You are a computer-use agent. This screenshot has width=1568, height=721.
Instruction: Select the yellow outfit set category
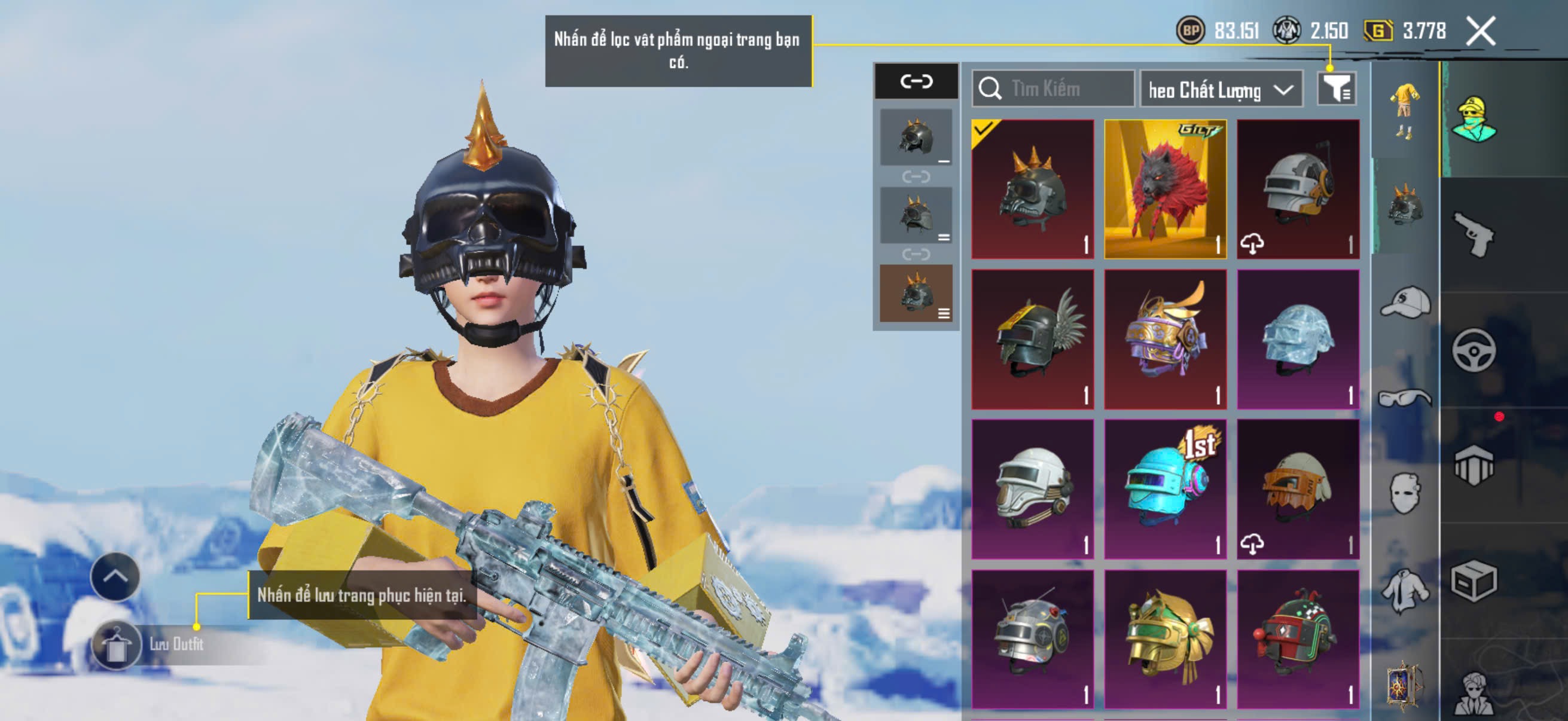pyautogui.click(x=1405, y=109)
